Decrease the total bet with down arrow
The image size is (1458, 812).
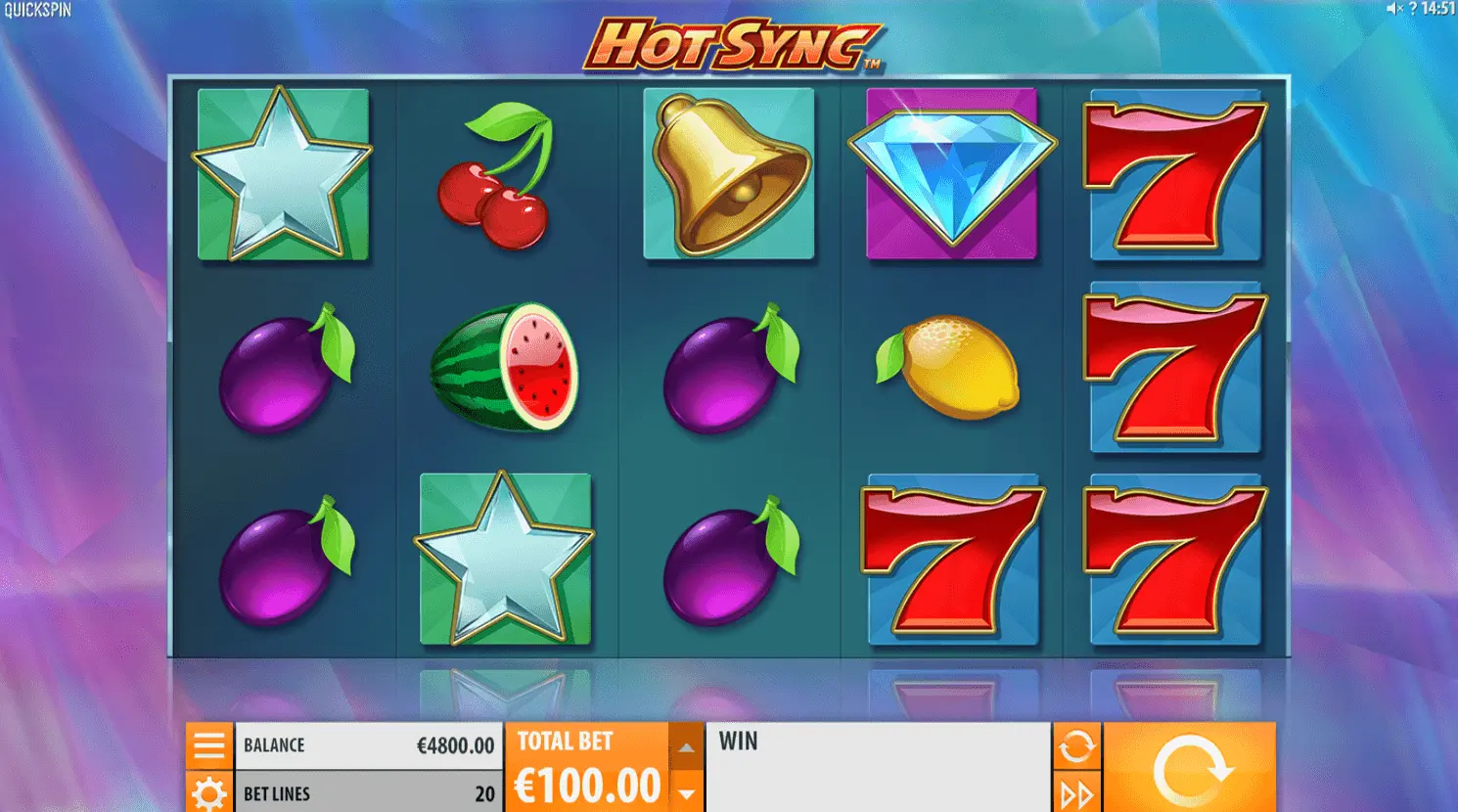(x=686, y=793)
